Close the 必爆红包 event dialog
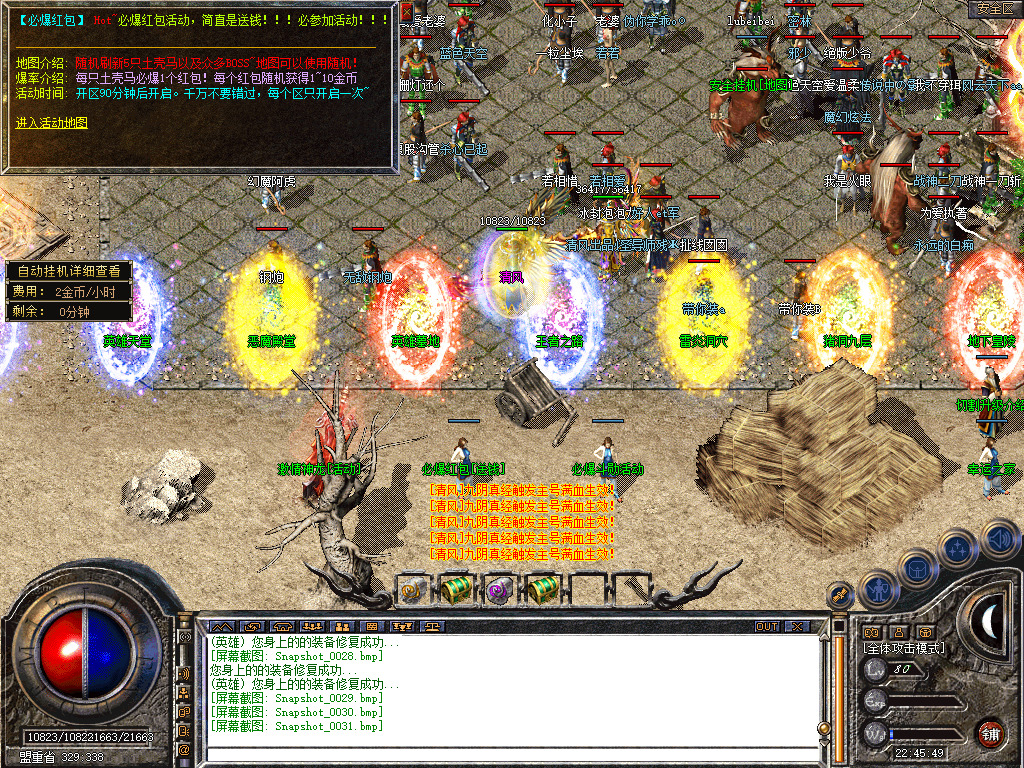This screenshot has height=768, width=1024. coord(406,11)
